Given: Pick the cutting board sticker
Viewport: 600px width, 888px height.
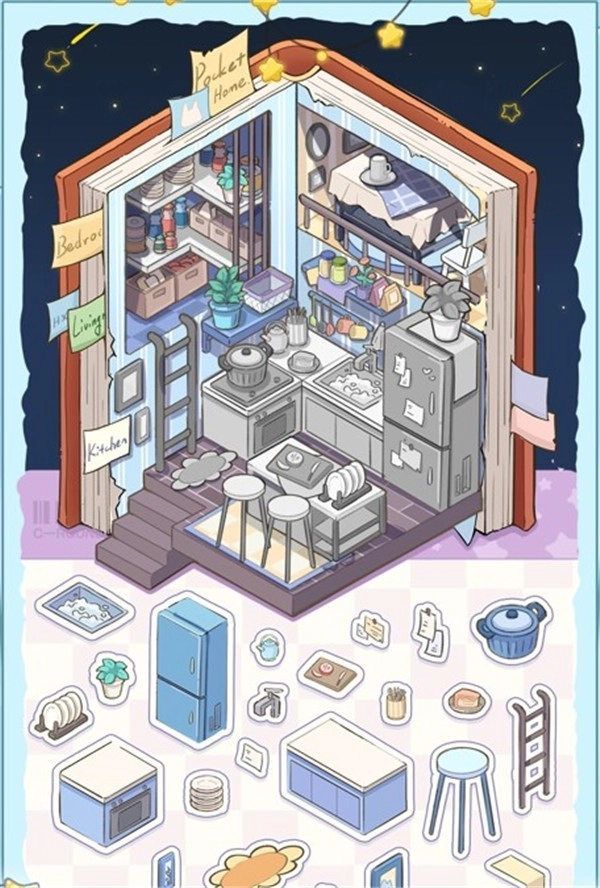Looking at the screenshot, I should click(330, 672).
